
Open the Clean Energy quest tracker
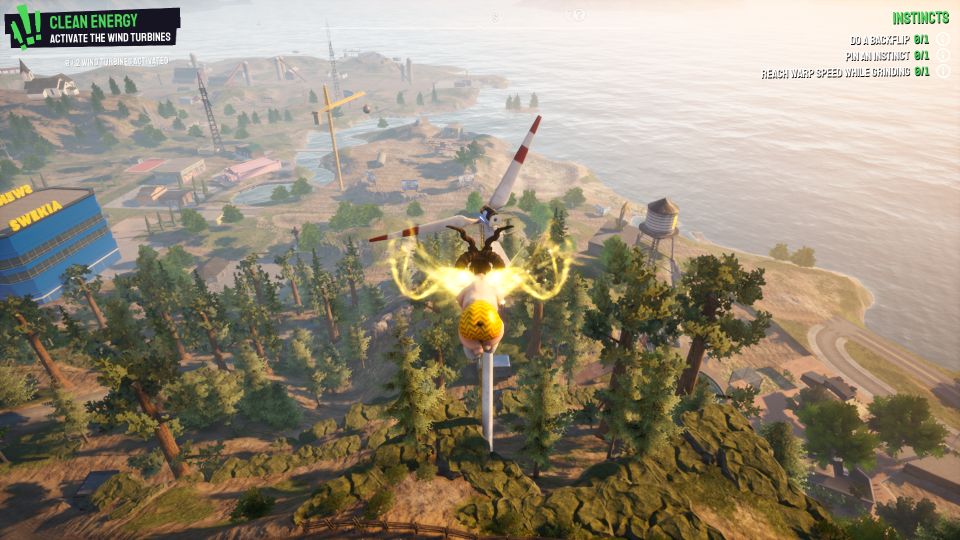click(110, 27)
